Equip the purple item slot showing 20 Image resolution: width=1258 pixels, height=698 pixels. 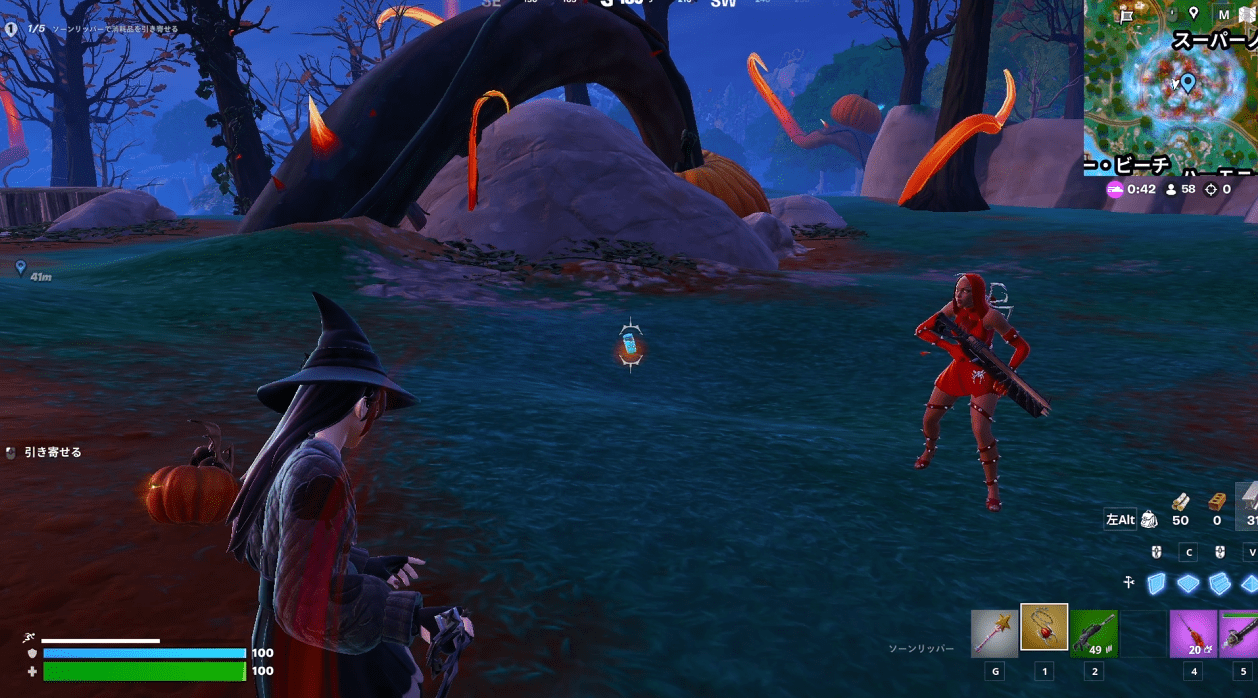point(1194,634)
